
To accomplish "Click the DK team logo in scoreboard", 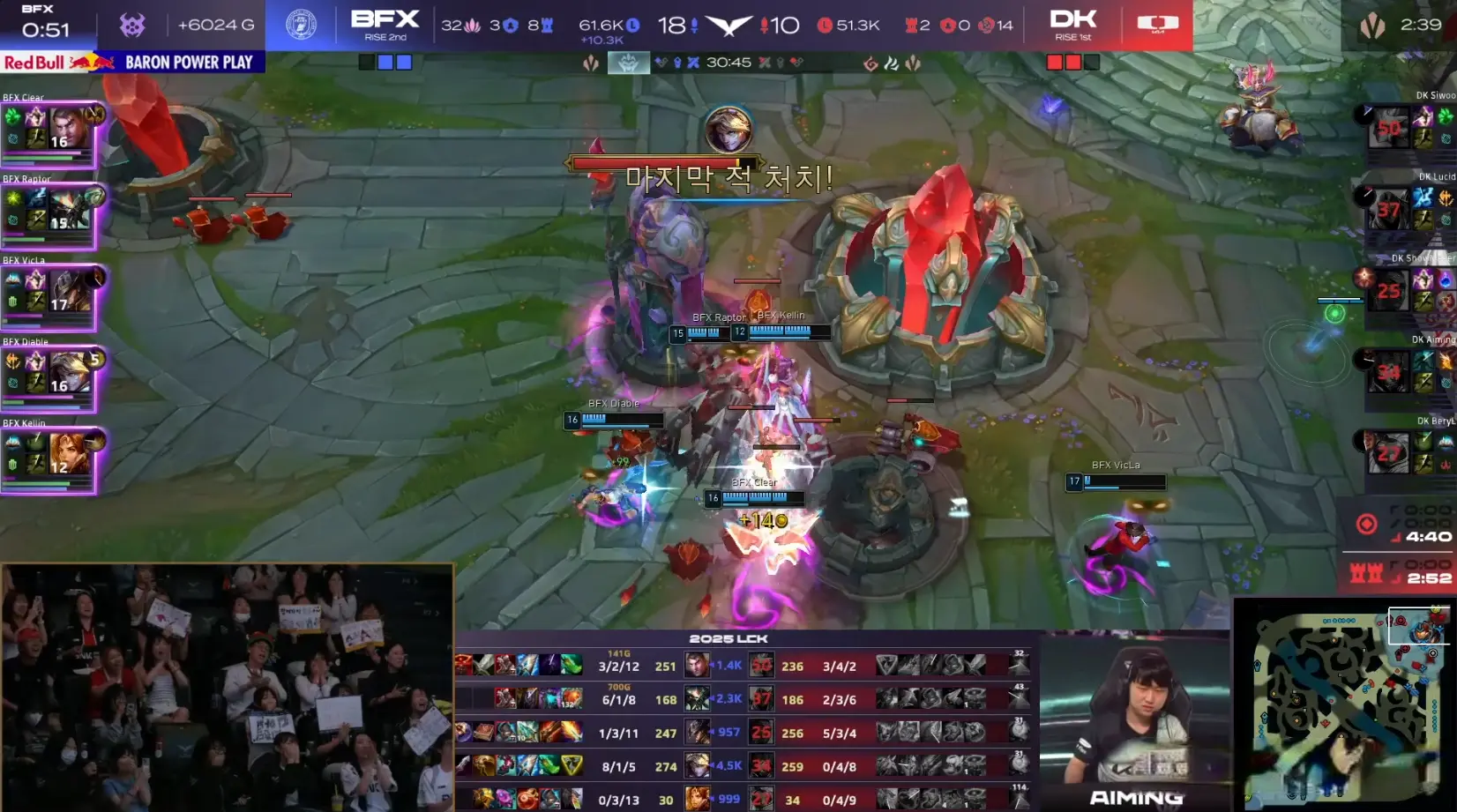I will point(1157,24).
